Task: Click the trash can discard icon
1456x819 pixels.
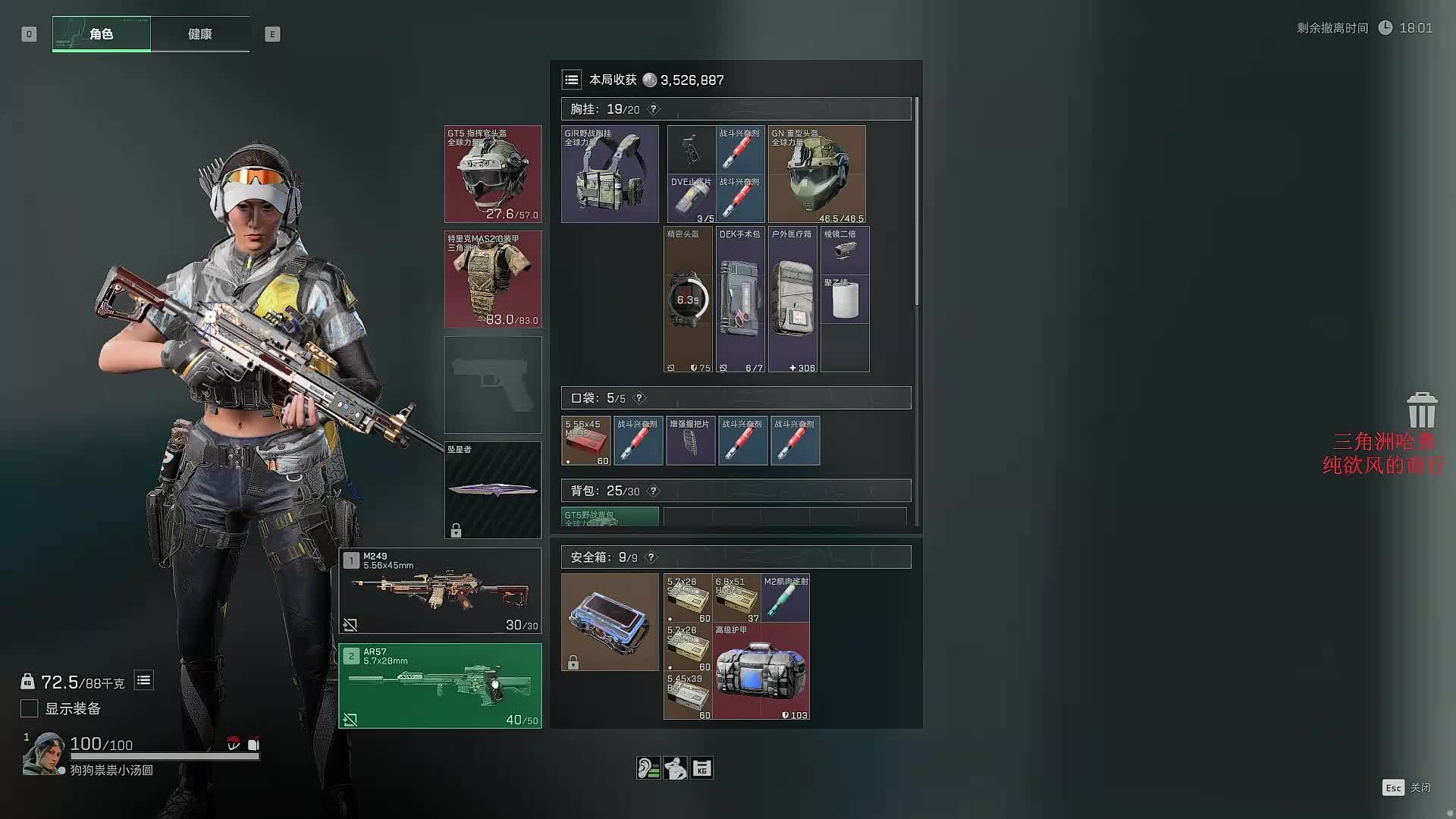Action: [x=1422, y=410]
